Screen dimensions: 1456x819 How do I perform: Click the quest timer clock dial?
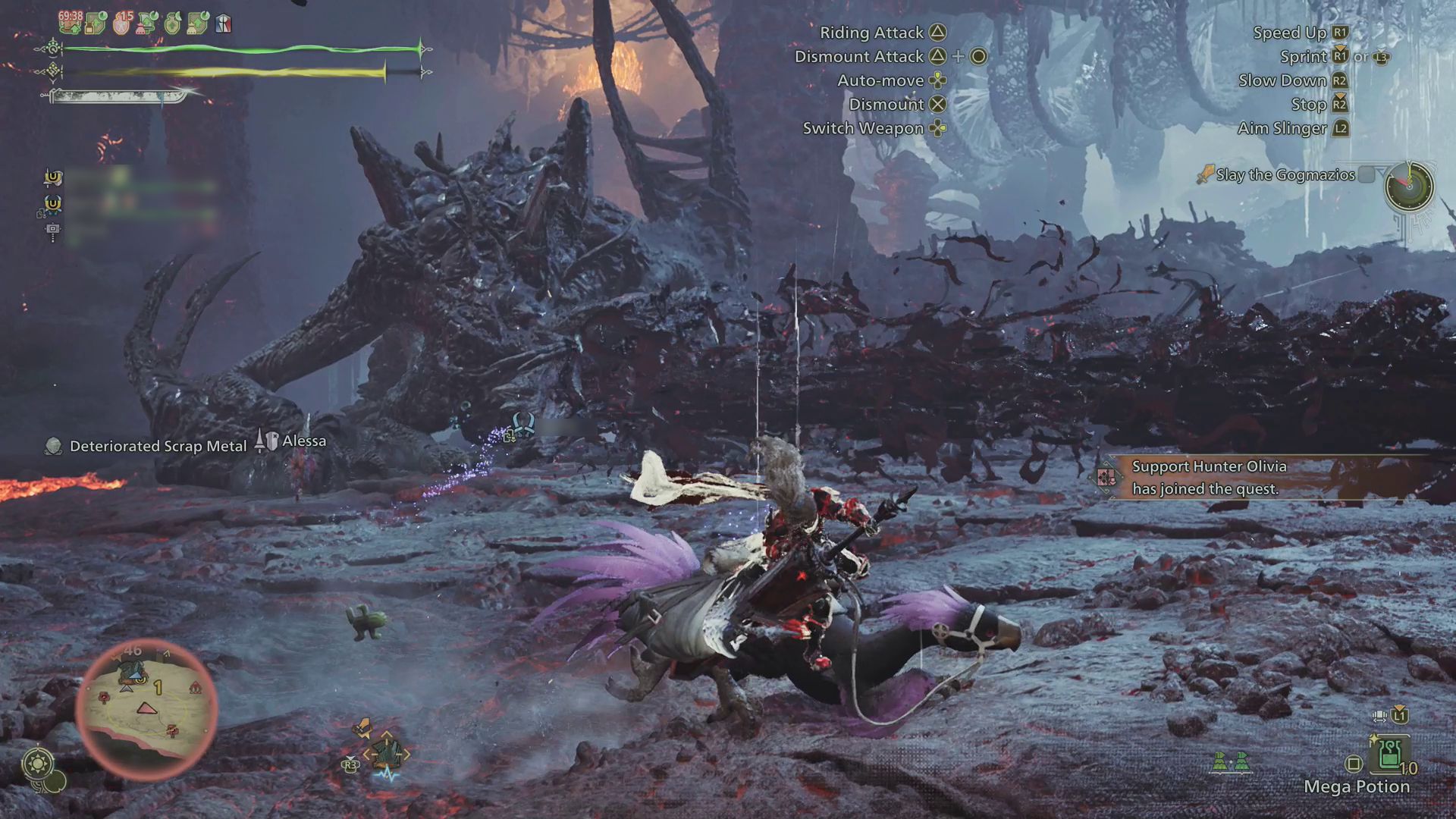coord(1408,187)
